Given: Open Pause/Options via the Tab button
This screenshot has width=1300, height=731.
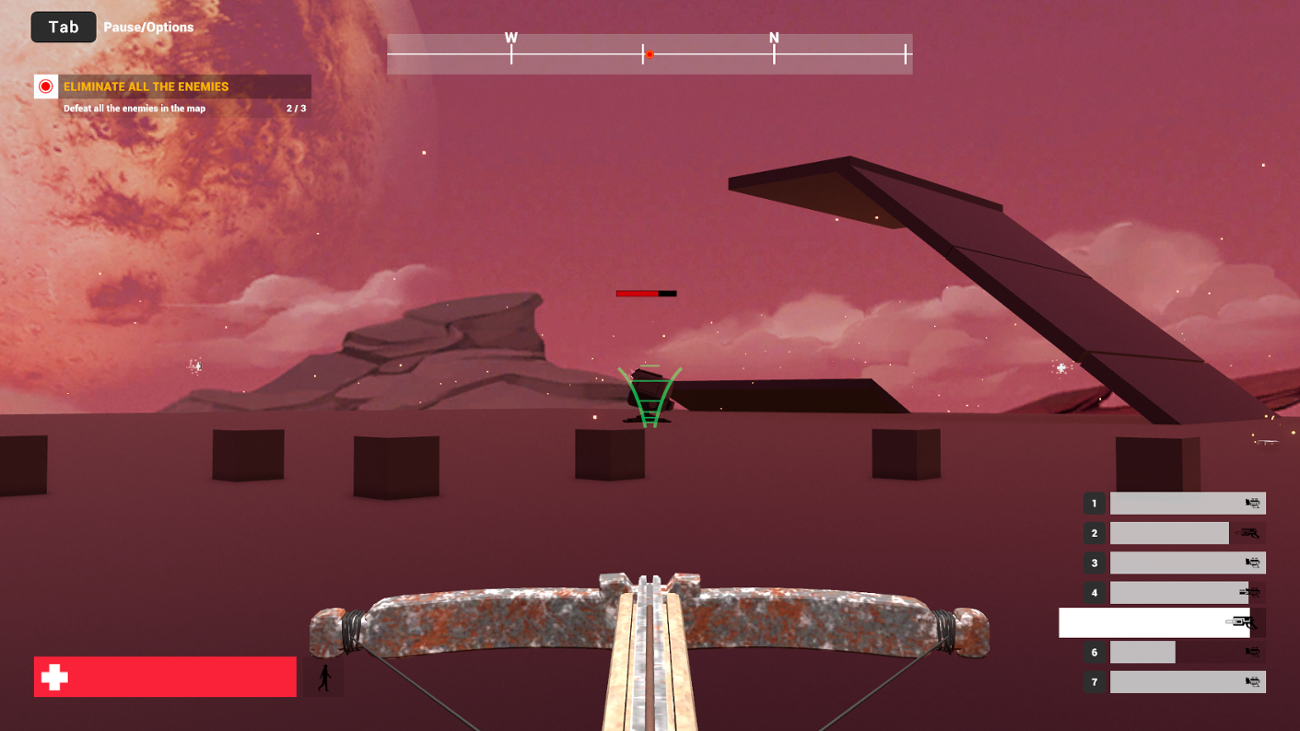Looking at the screenshot, I should pyautogui.click(x=63, y=27).
